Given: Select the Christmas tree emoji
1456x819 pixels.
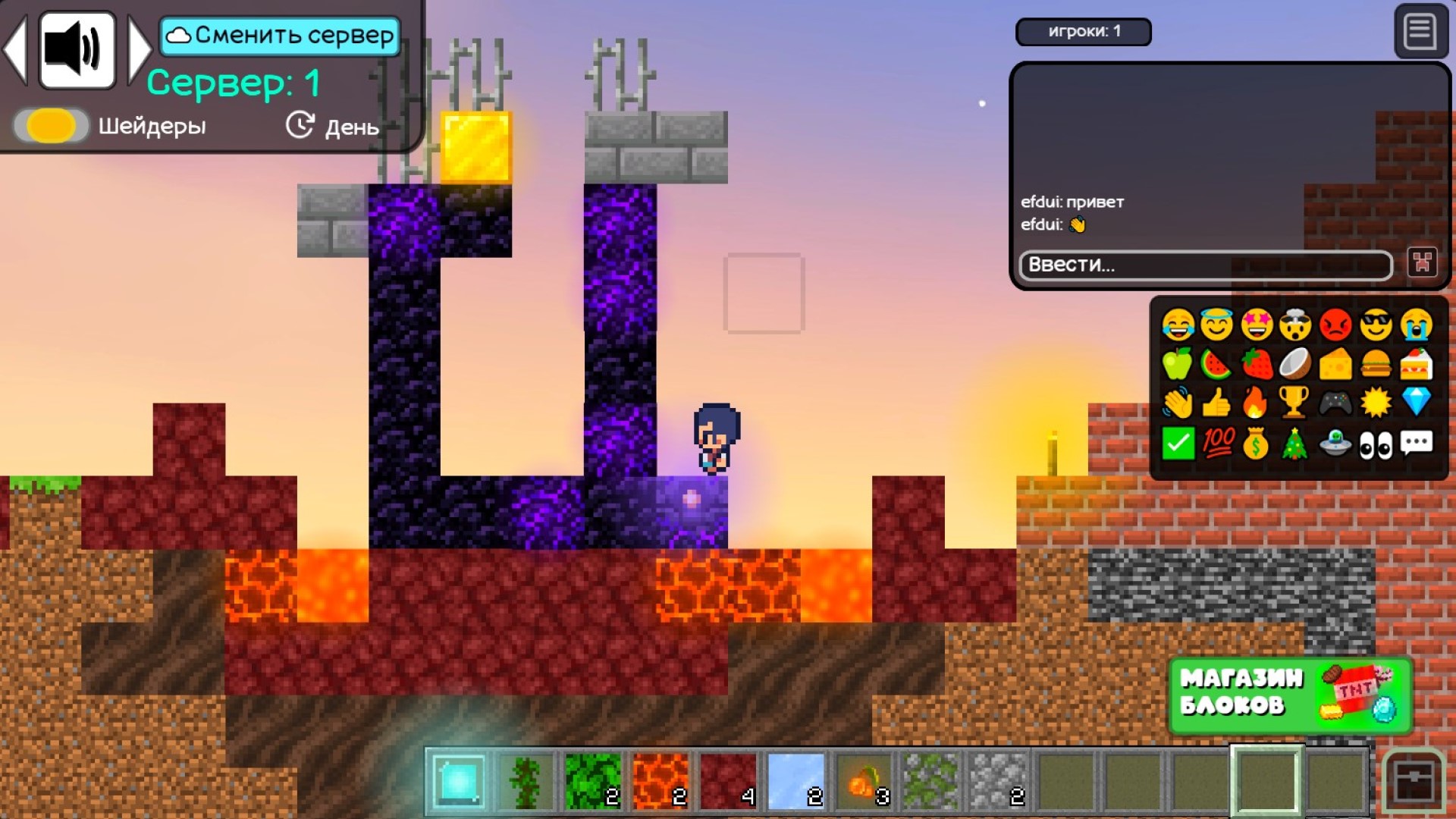Looking at the screenshot, I should 1297,442.
